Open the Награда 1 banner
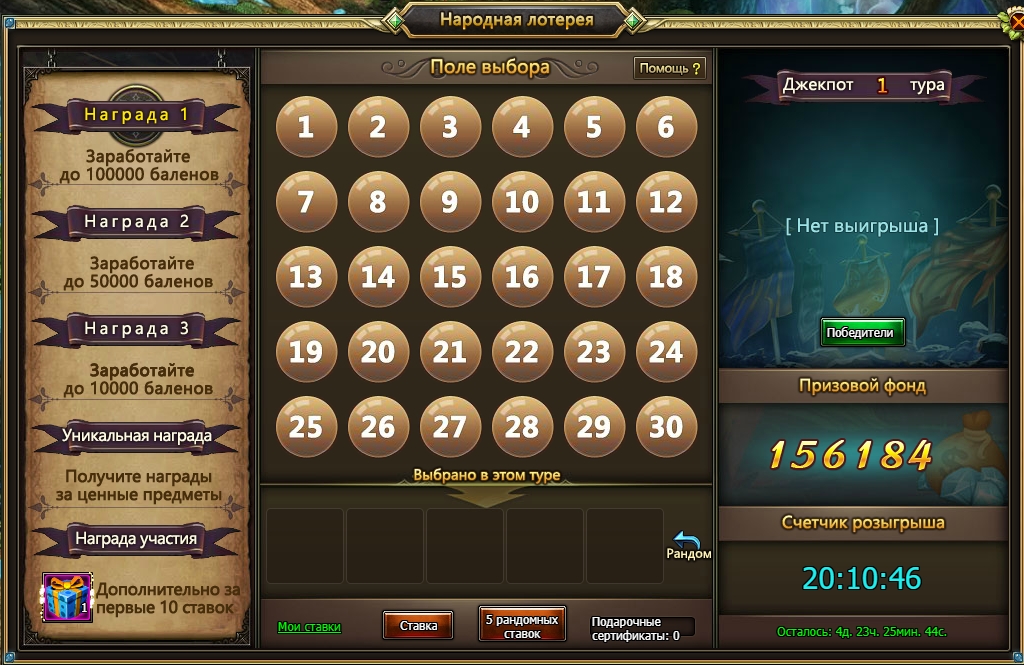Viewport: 1024px width, 665px height. 137,114
